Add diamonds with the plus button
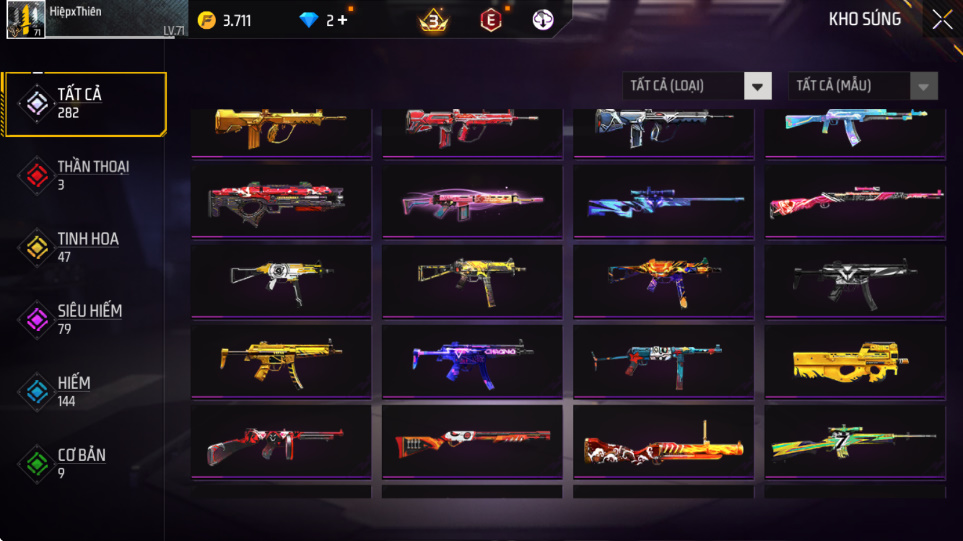Image resolution: width=963 pixels, height=541 pixels. coord(343,20)
